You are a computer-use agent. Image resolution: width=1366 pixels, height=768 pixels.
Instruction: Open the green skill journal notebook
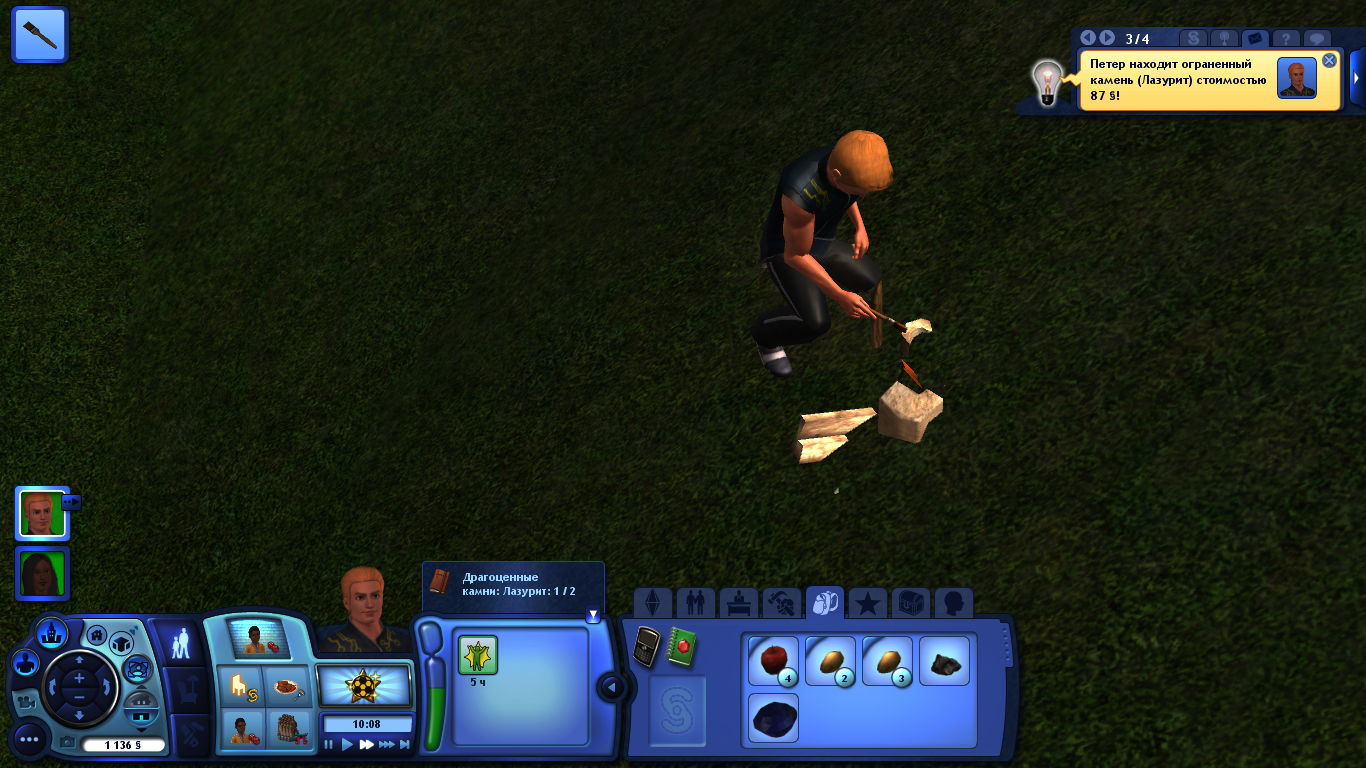point(682,647)
